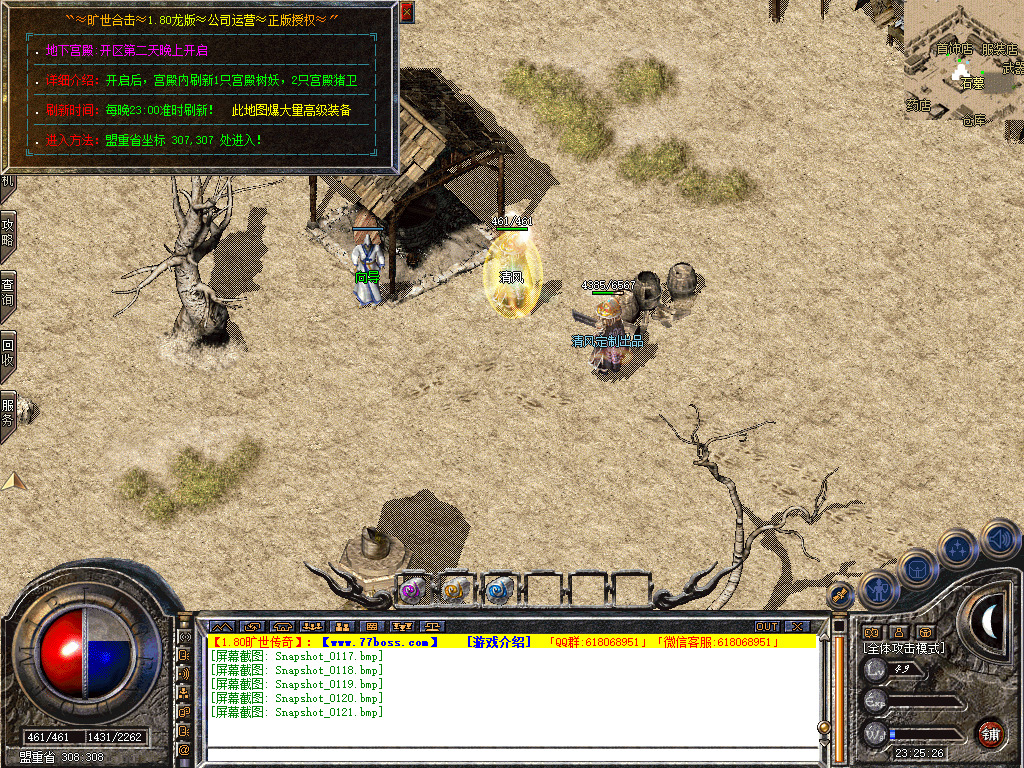Use the blue swirl scroll in the belt

[498, 591]
